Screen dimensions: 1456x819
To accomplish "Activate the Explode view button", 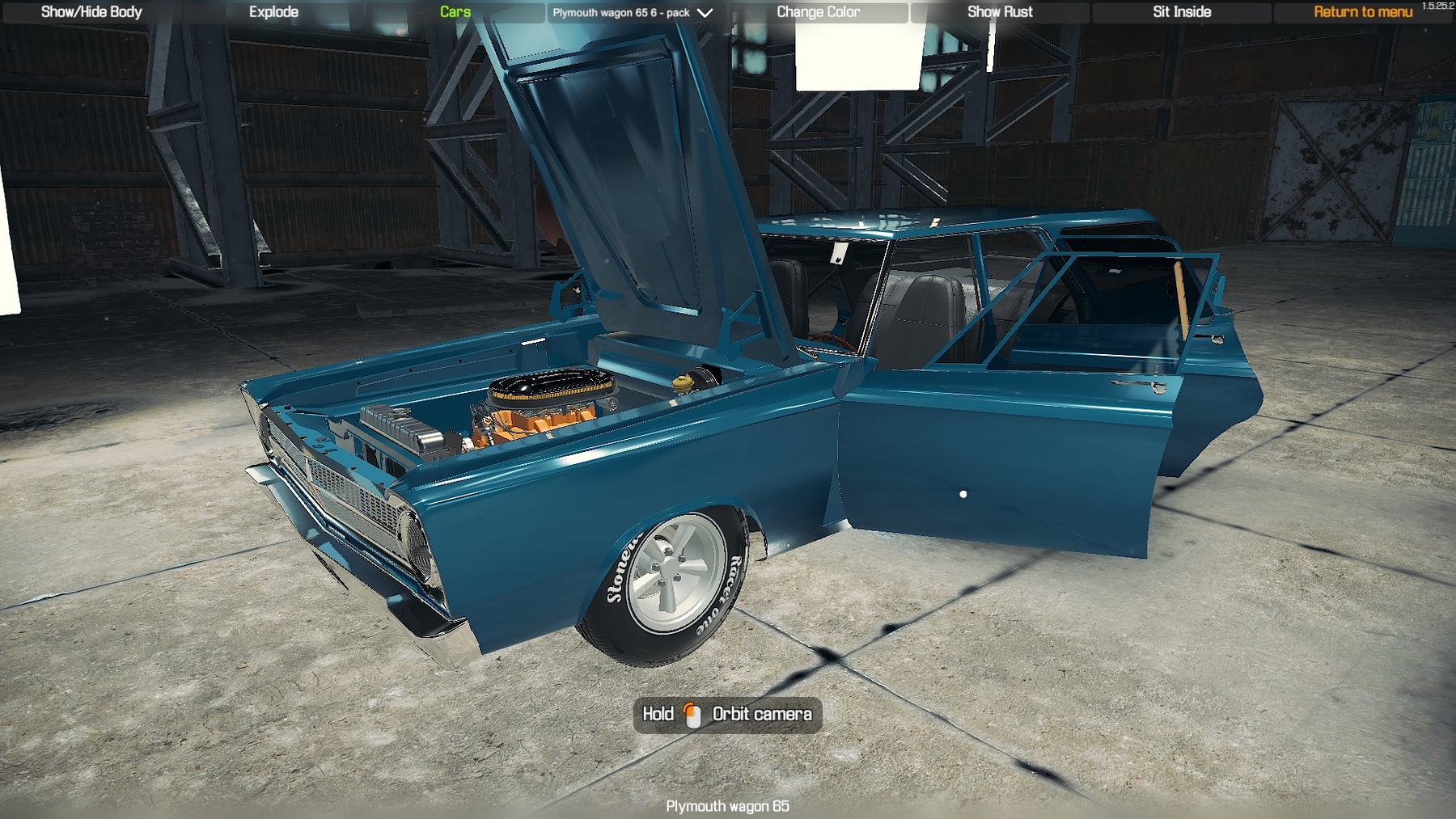I will [273, 12].
